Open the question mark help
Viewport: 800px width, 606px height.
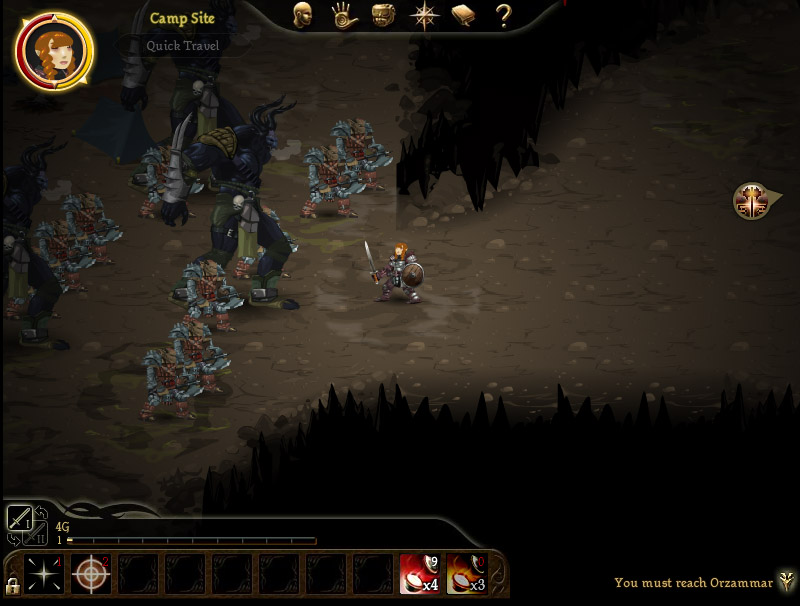pyautogui.click(x=503, y=15)
